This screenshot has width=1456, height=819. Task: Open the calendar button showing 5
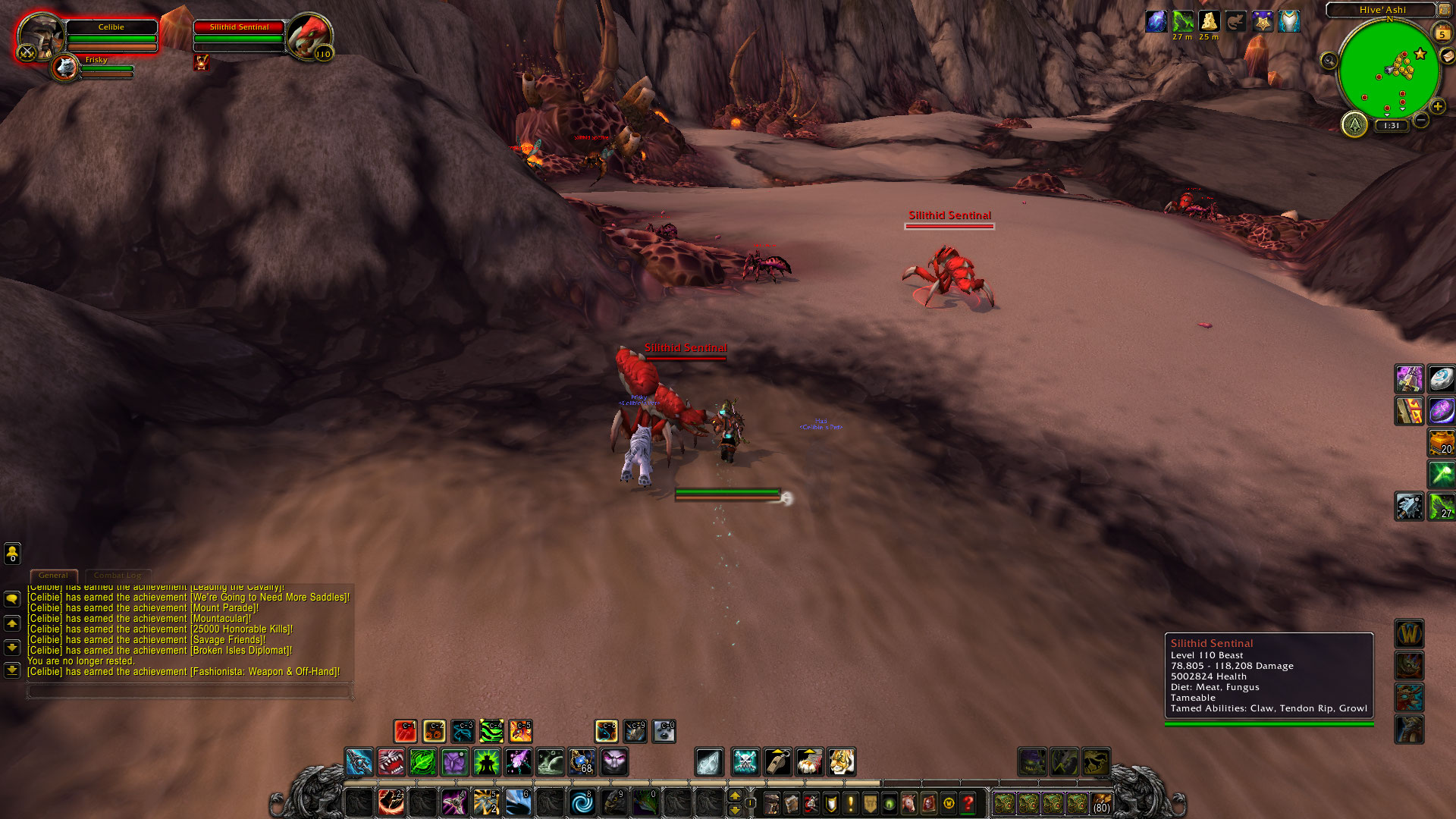1442,33
